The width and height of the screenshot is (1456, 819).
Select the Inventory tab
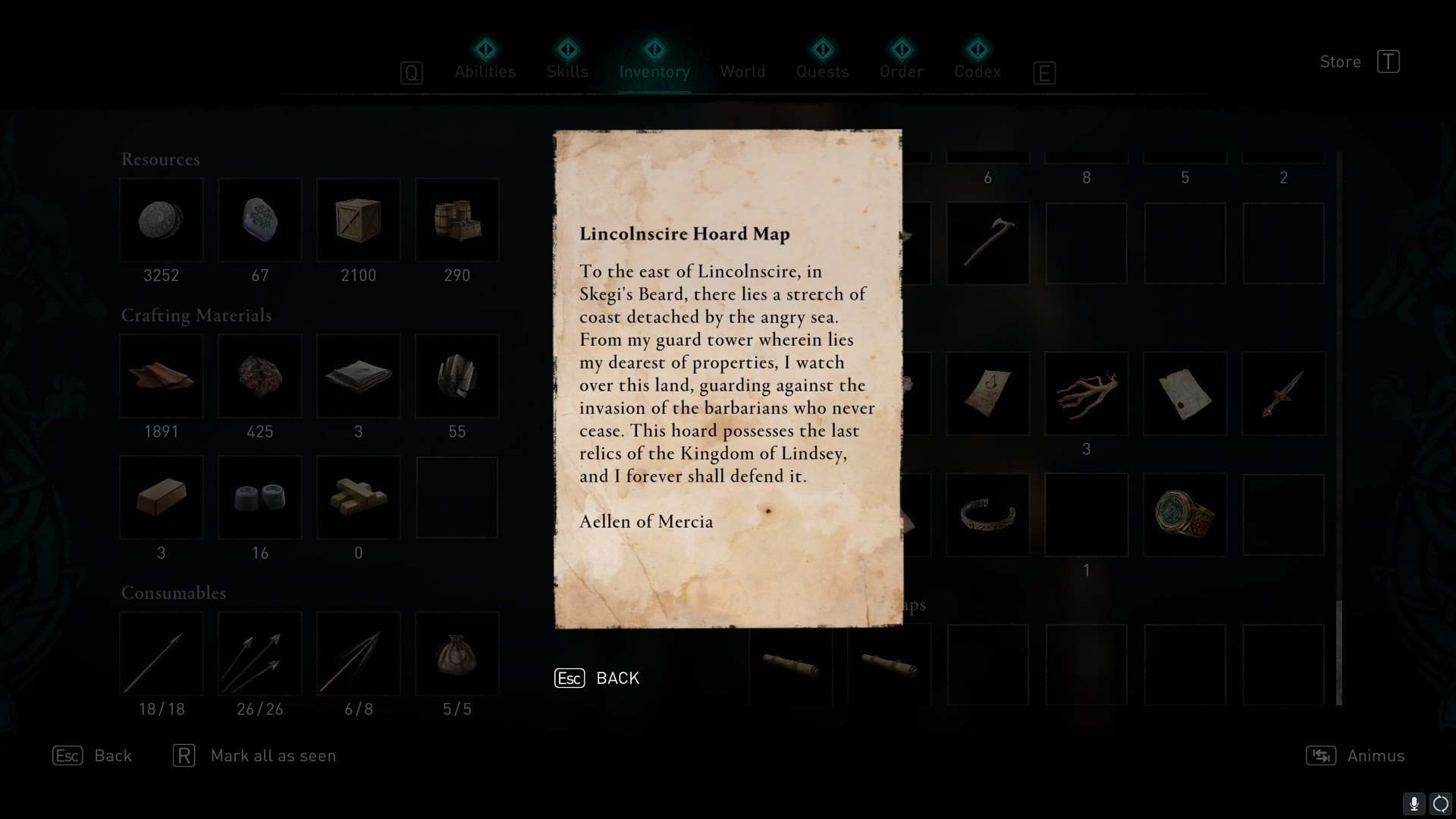654,71
